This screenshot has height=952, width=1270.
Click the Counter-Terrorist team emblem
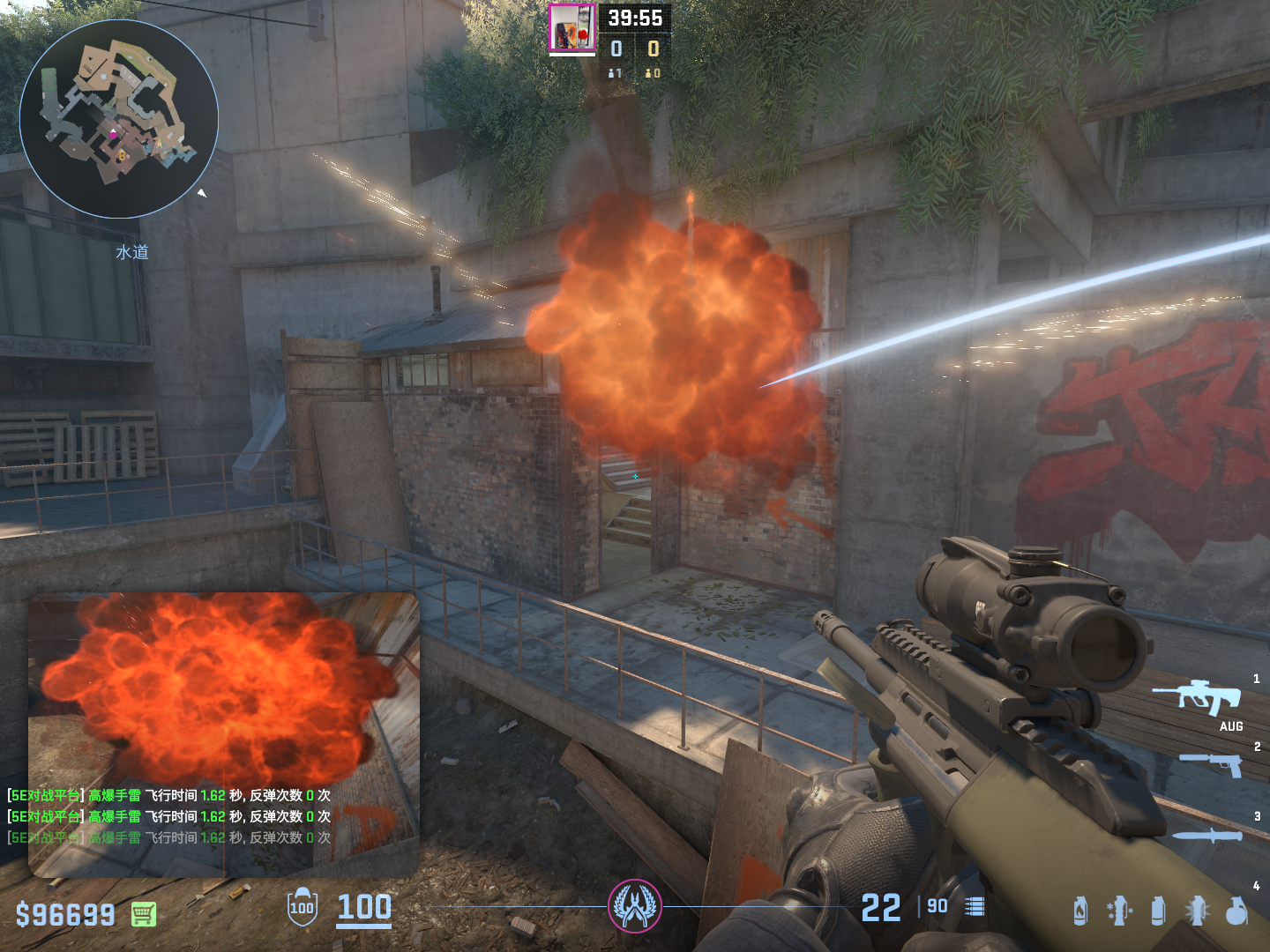coord(634,906)
